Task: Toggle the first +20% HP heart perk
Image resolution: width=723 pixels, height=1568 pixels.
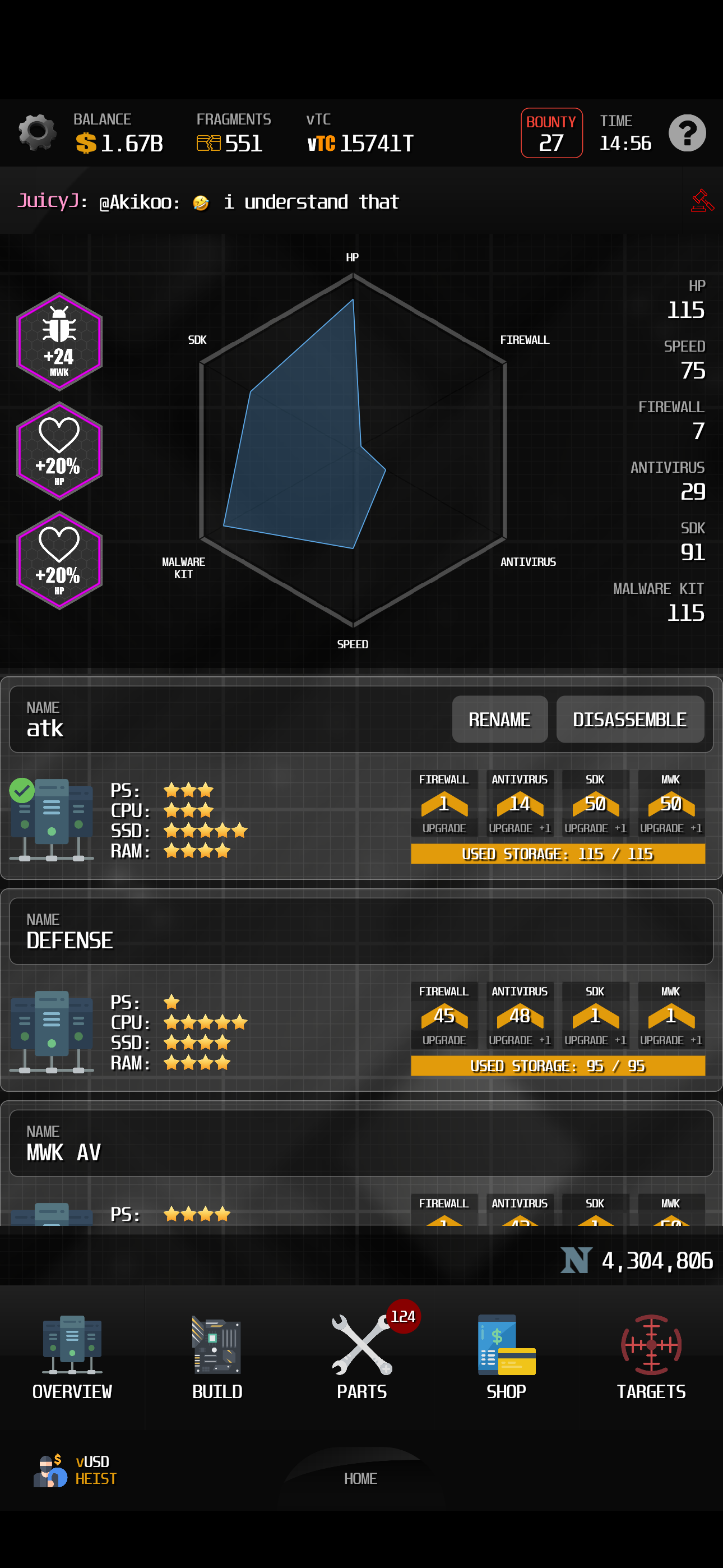Action: 59,450
